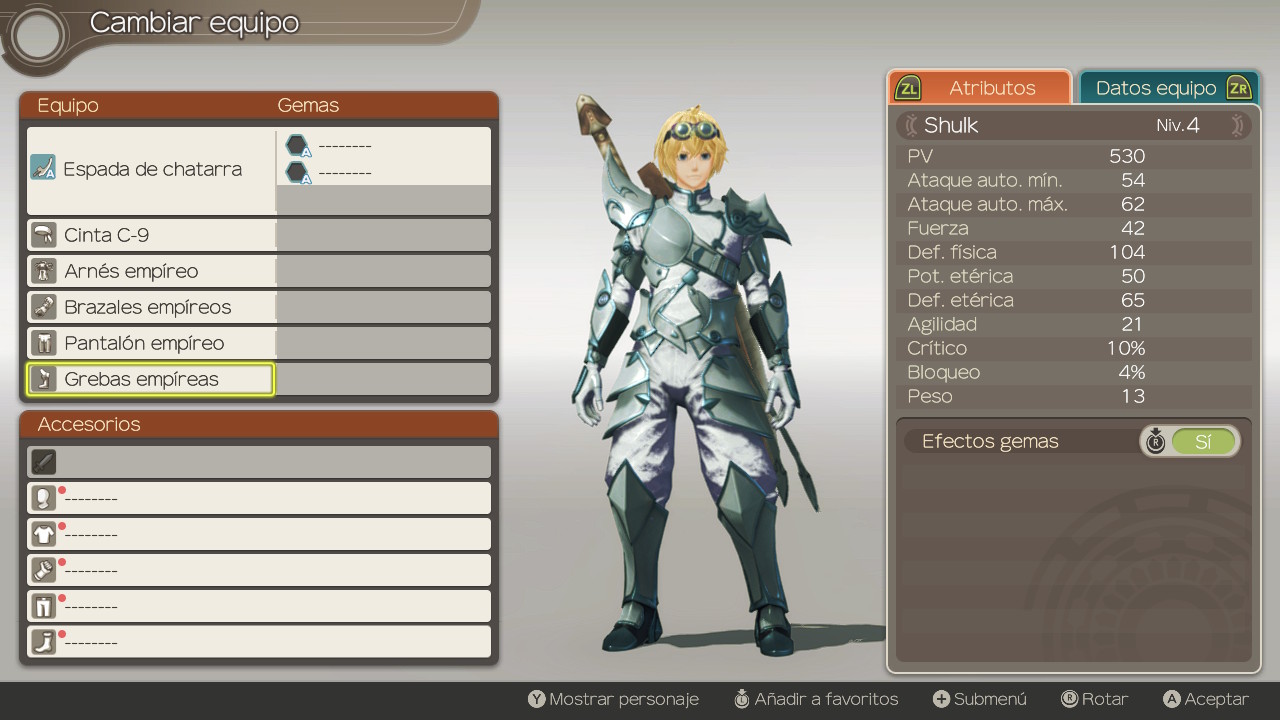1280x720 pixels.
Task: Choose the Grebas empíreas foot slot
Action: pos(152,379)
